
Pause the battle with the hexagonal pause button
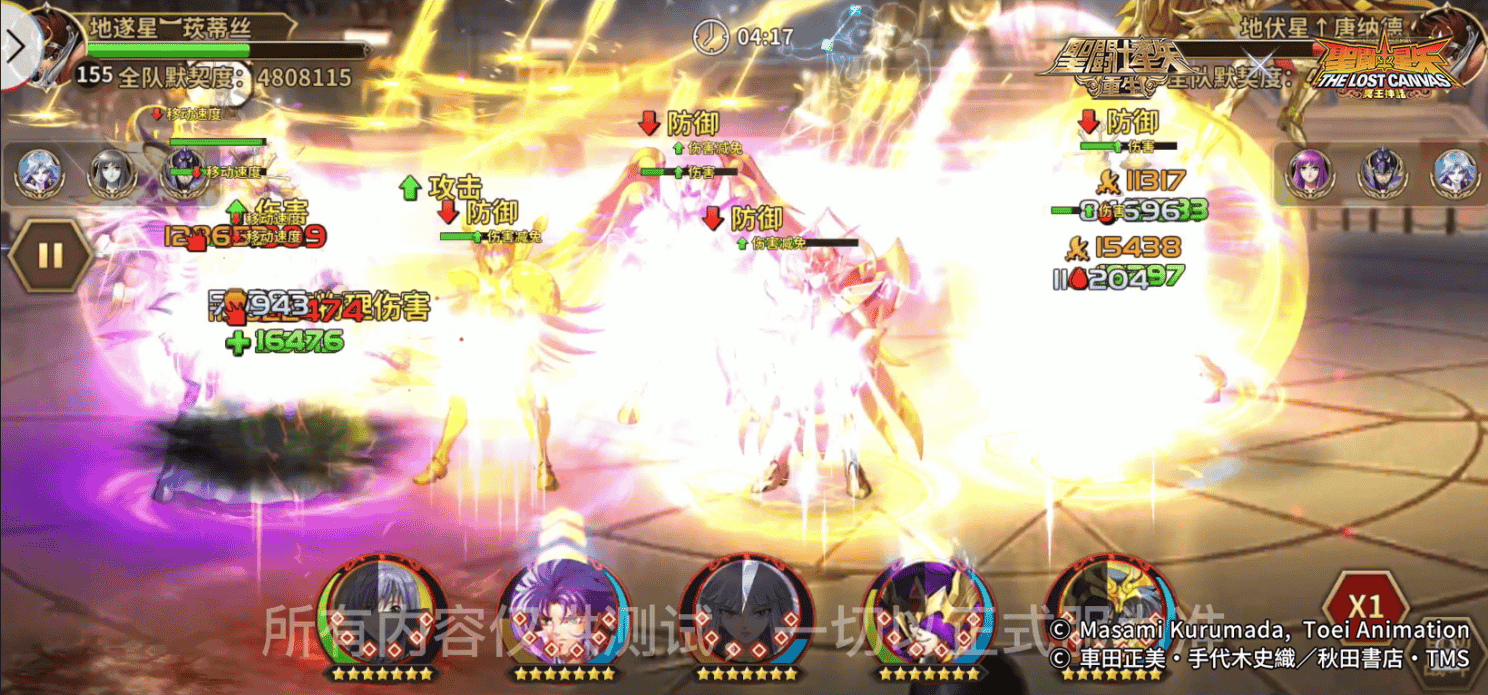tap(49, 255)
